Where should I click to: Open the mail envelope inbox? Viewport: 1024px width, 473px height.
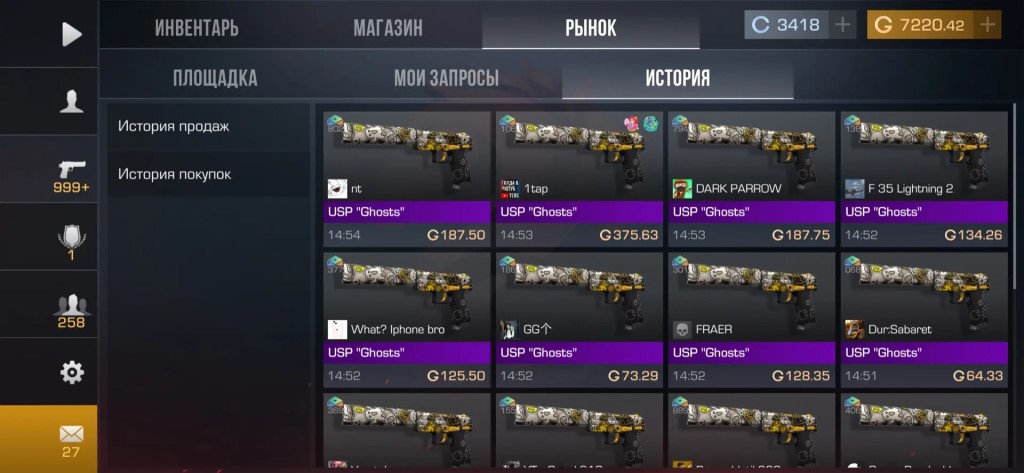71,438
